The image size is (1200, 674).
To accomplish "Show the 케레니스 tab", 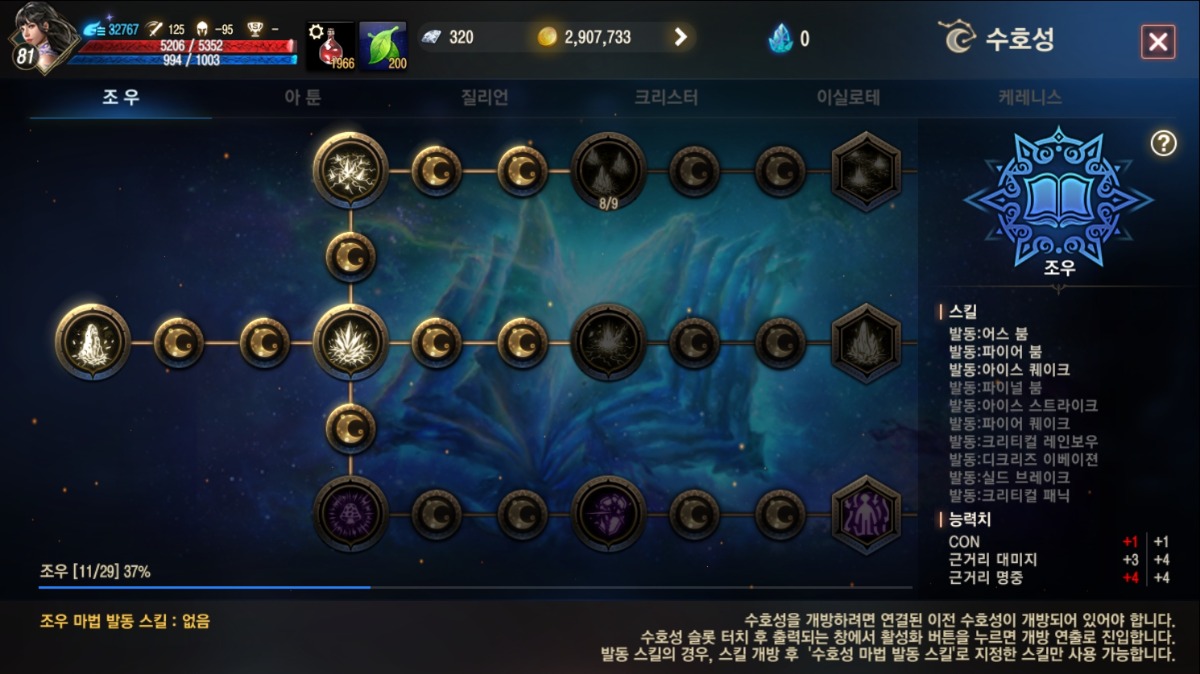I will 1029,97.
